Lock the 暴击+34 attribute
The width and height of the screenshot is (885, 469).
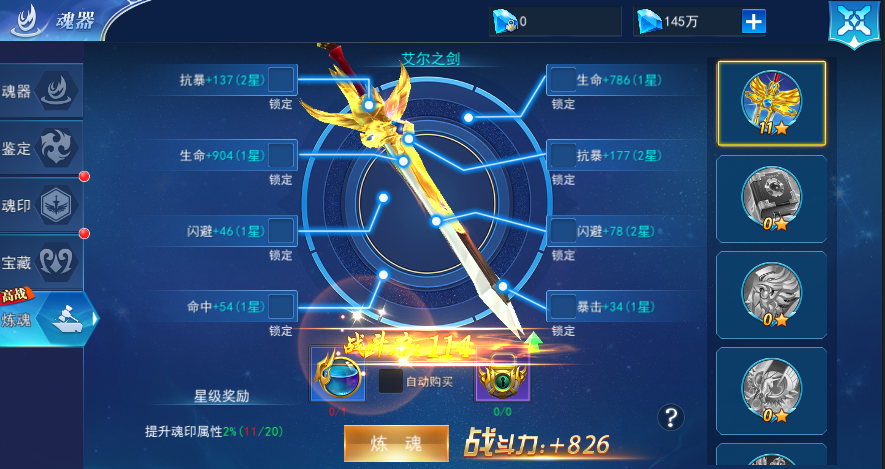[562, 306]
